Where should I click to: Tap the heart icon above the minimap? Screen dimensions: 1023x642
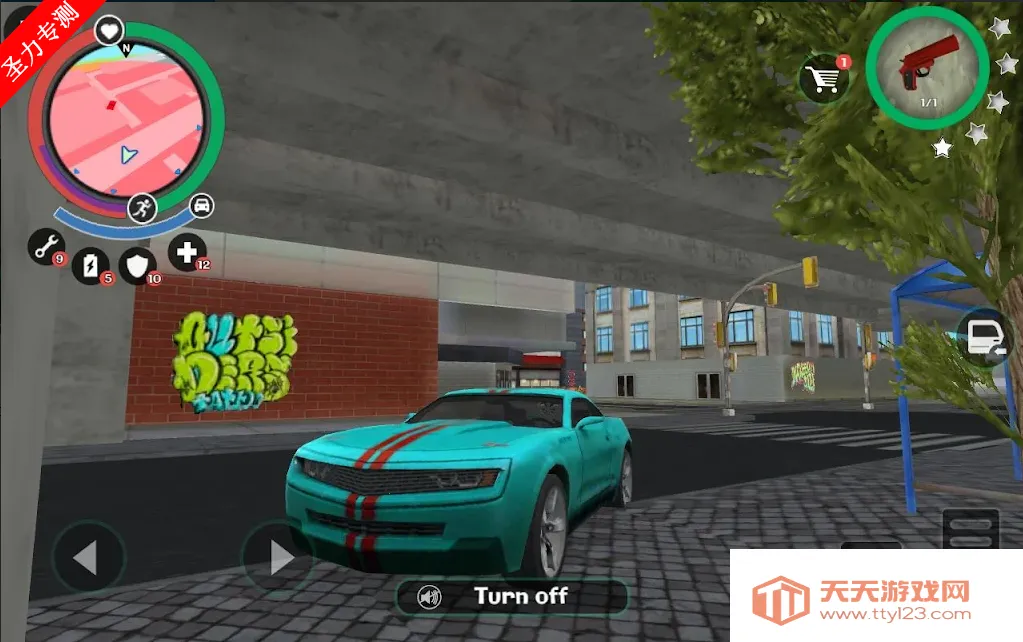click(x=109, y=30)
